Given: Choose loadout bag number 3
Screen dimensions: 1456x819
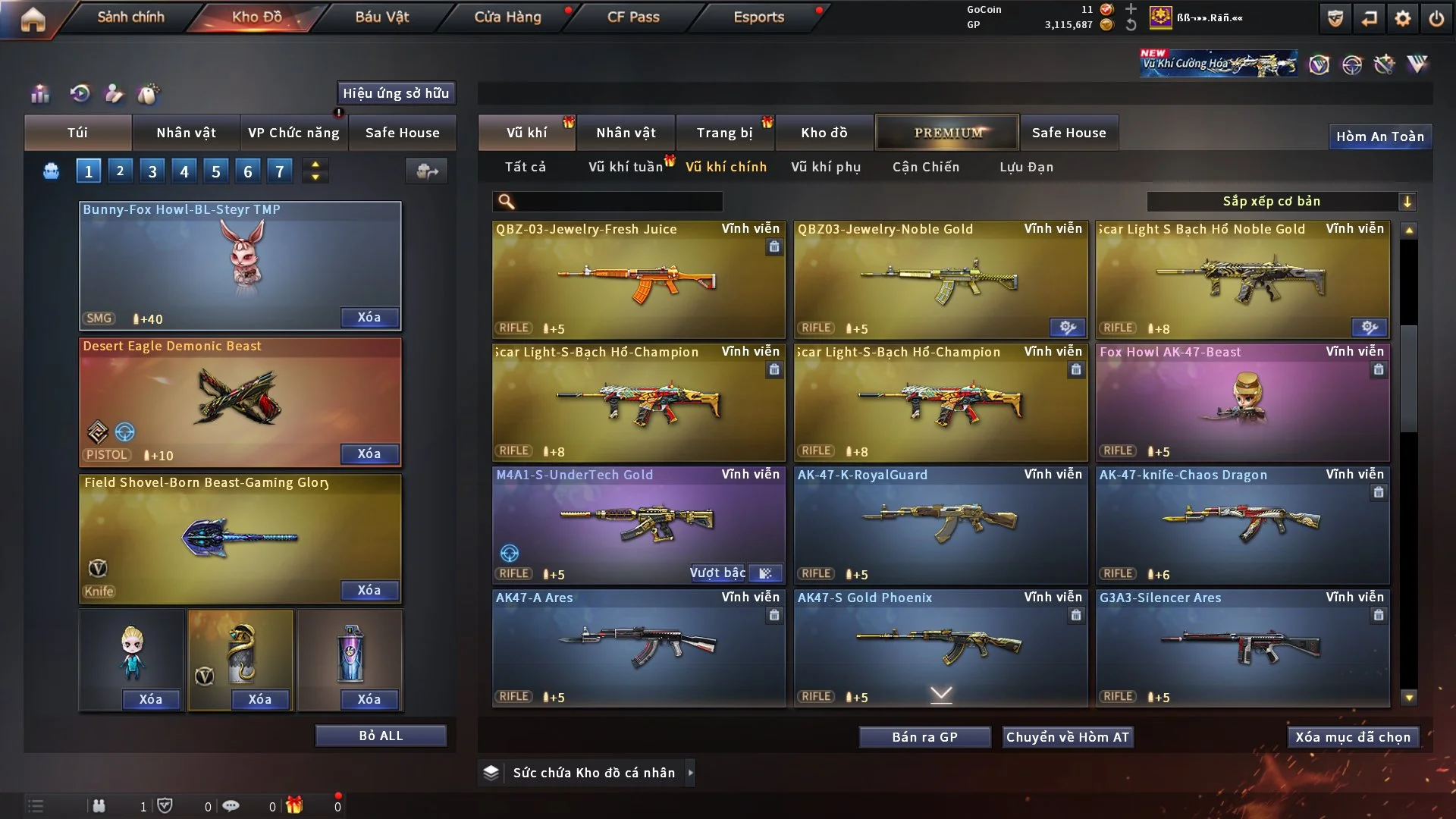Looking at the screenshot, I should pos(152,171).
